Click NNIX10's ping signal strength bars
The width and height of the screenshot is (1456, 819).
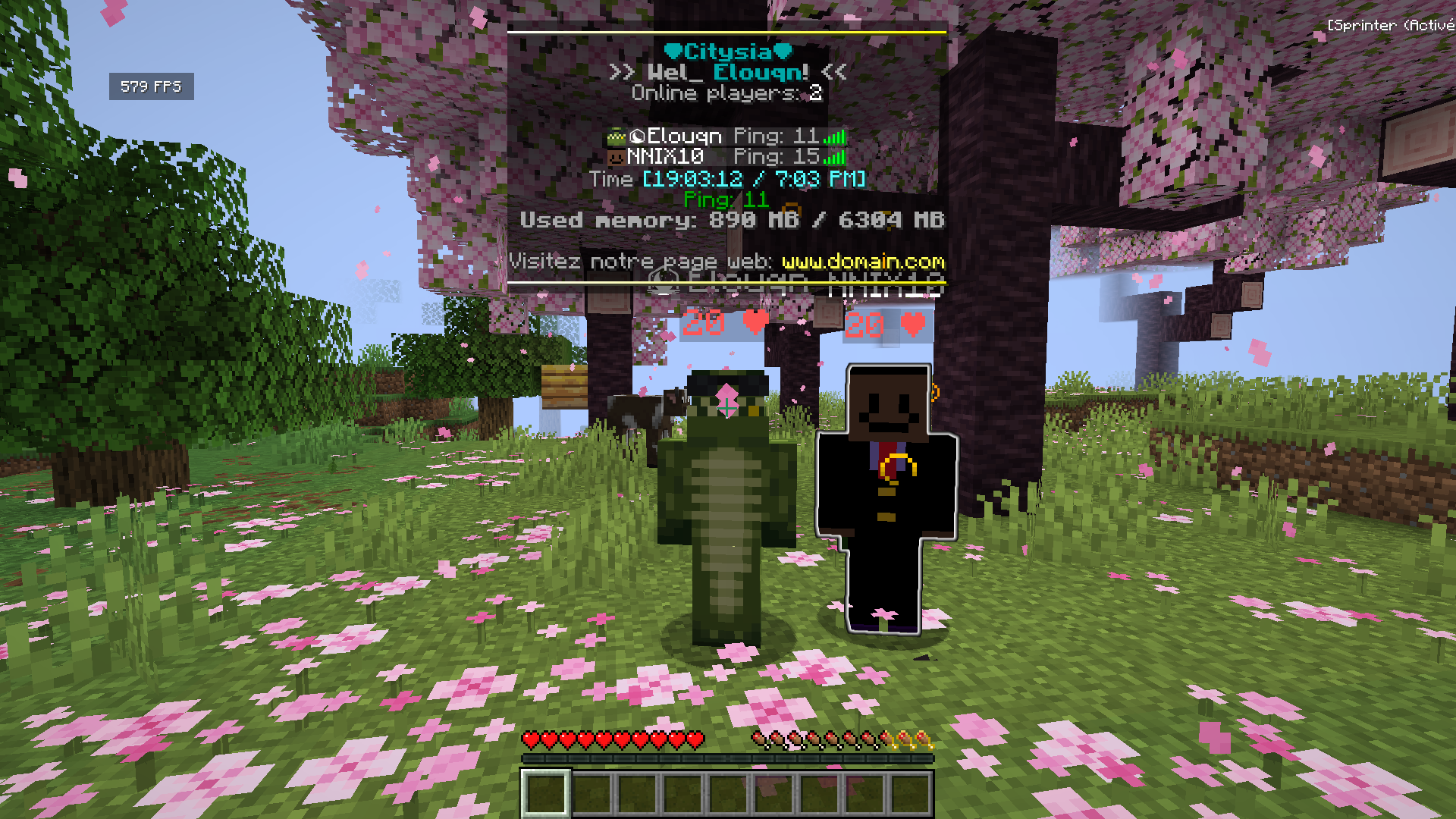(x=836, y=158)
